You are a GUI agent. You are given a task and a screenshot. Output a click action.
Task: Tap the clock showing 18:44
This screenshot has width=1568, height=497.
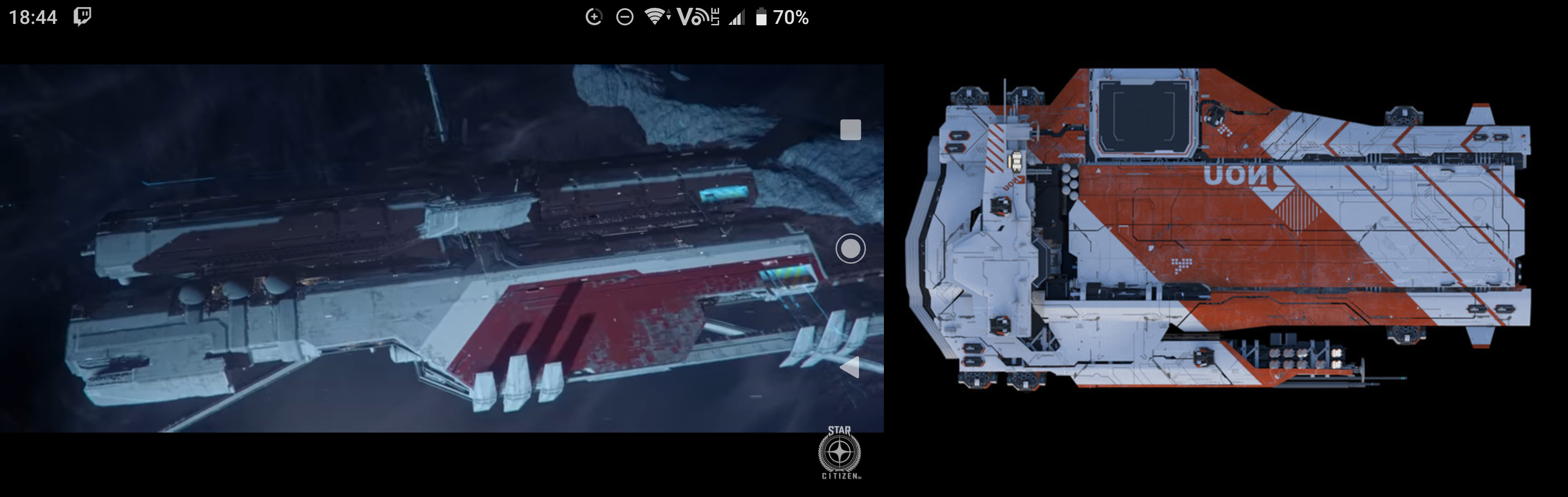pos(34,17)
